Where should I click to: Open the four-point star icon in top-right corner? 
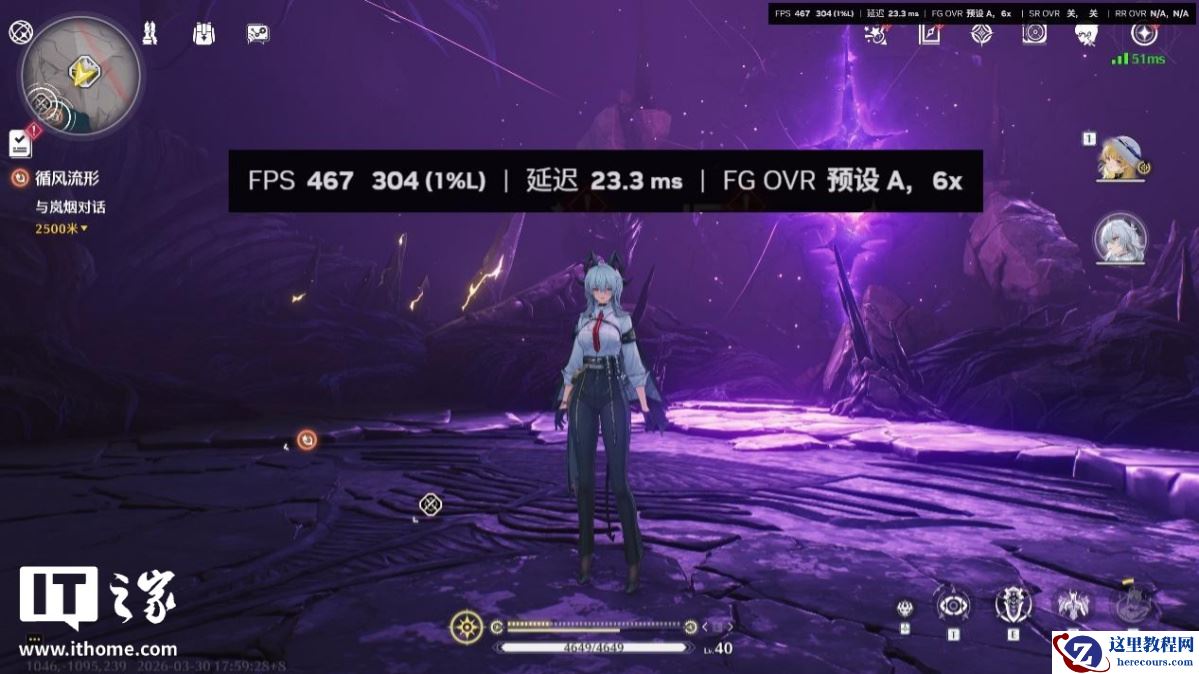(x=1144, y=32)
